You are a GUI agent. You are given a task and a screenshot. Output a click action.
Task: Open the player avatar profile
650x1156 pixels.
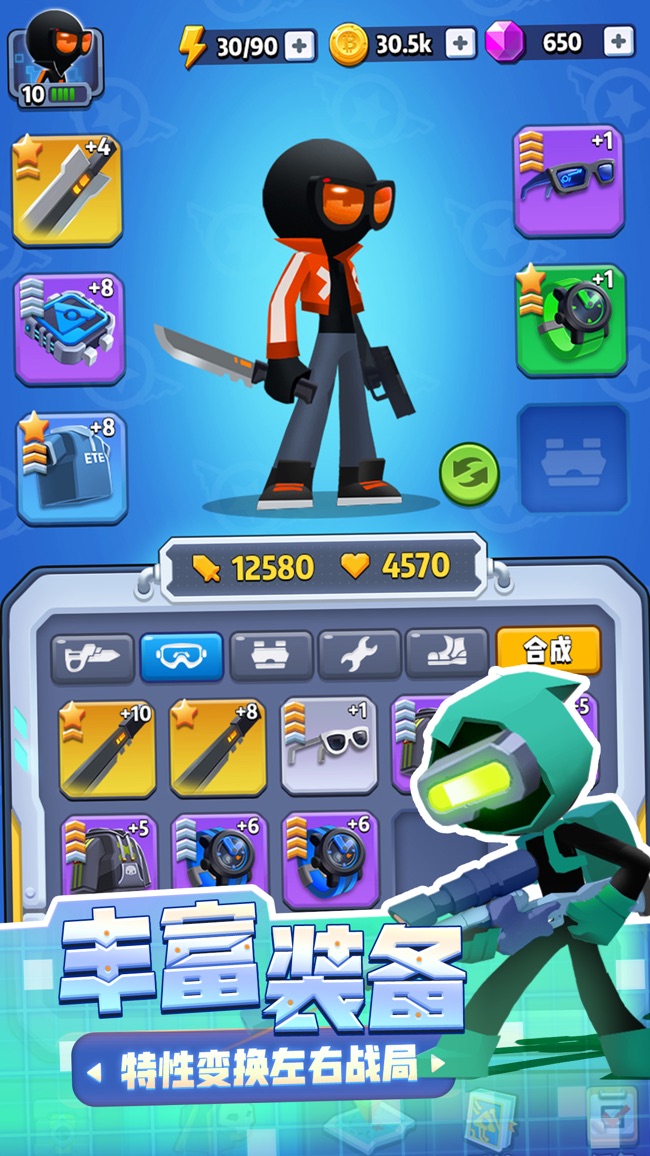coord(55,58)
